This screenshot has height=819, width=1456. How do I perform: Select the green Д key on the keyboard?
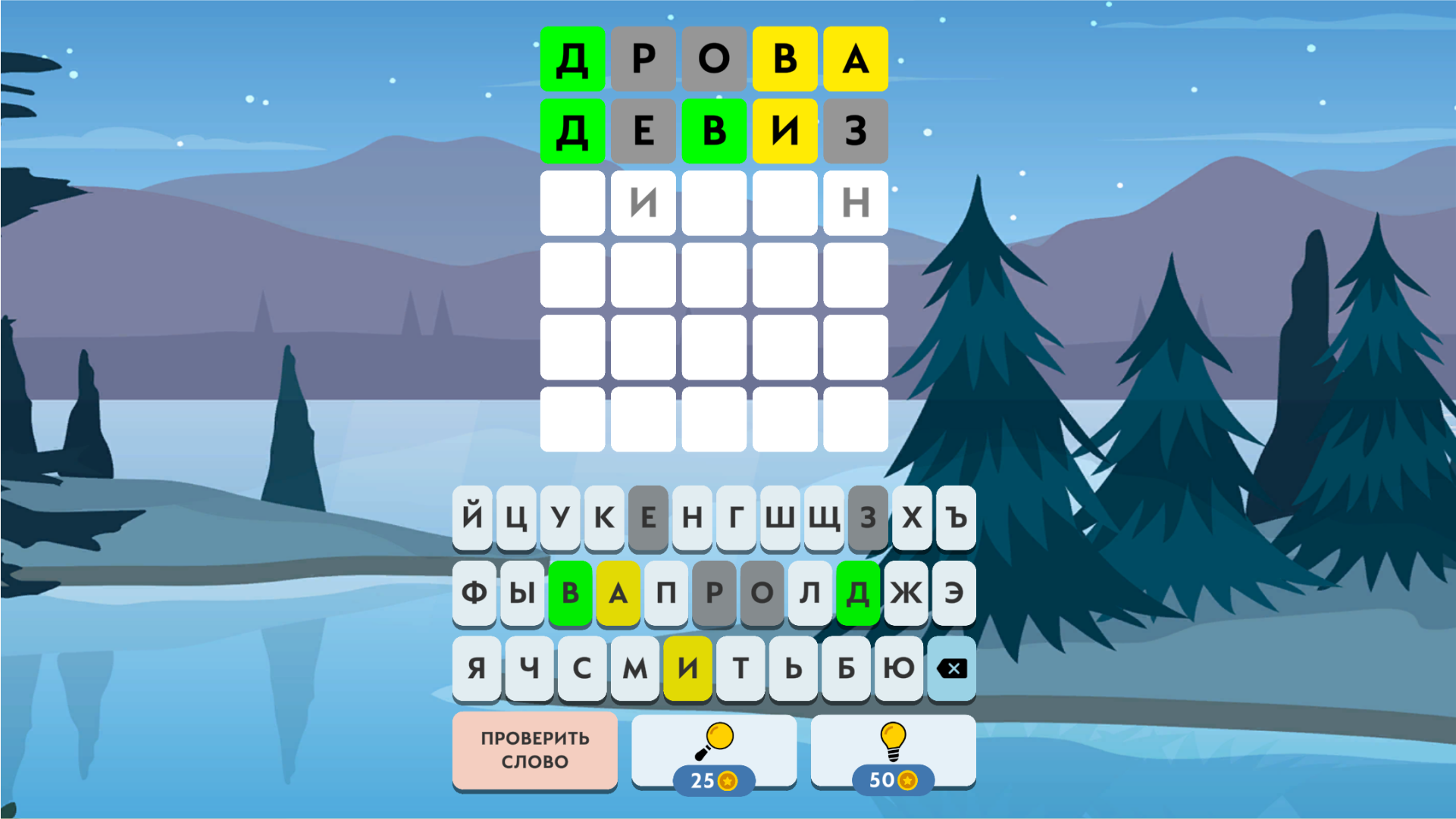click(857, 593)
